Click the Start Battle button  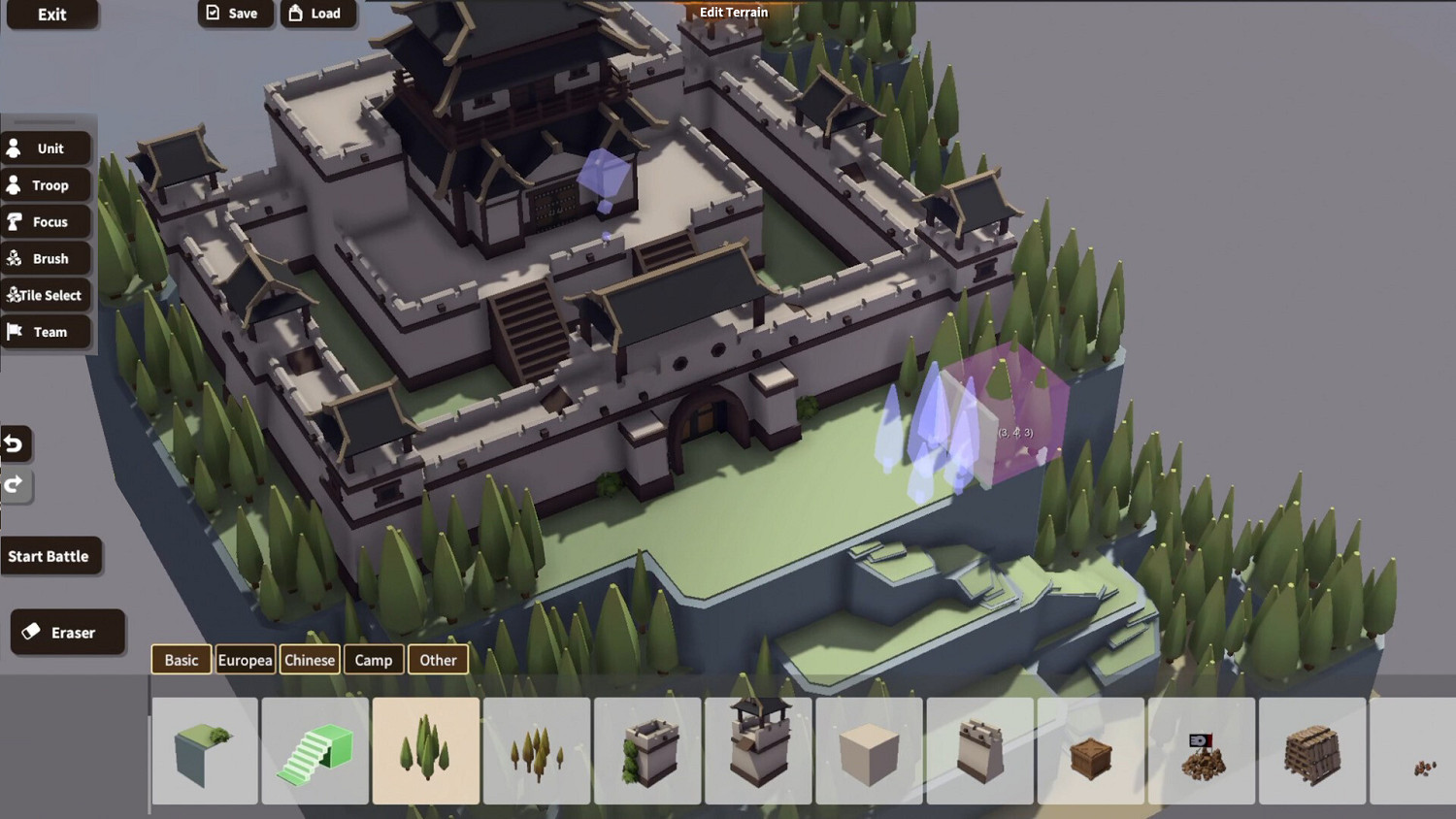(50, 555)
